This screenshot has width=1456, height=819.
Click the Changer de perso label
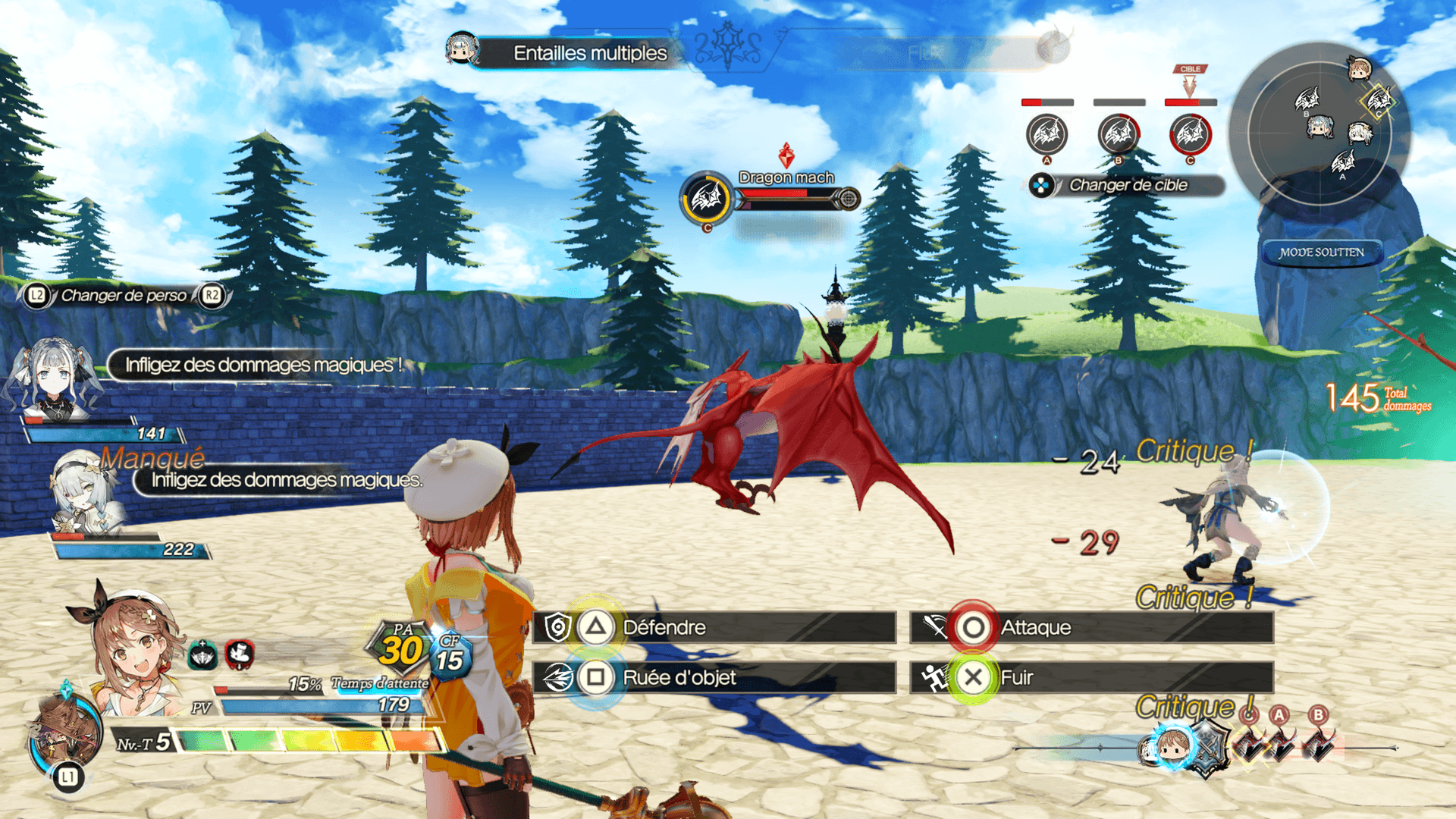pos(124,295)
